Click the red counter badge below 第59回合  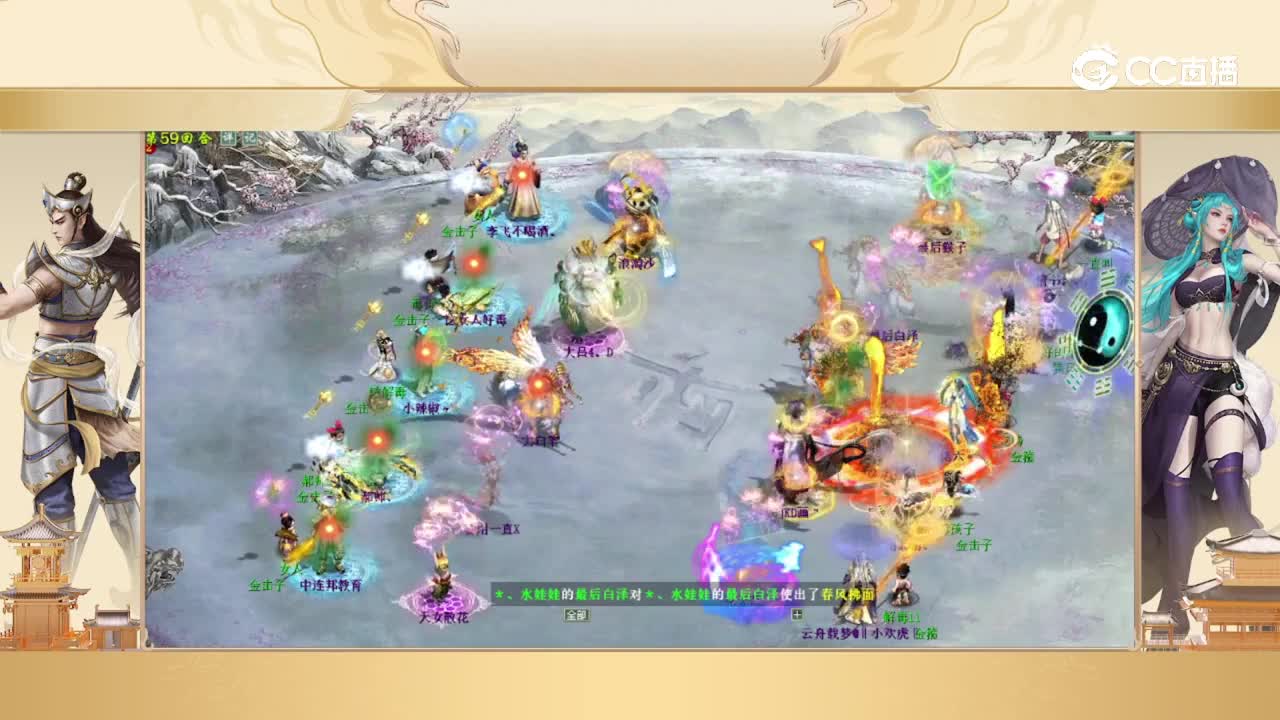[x=147, y=147]
